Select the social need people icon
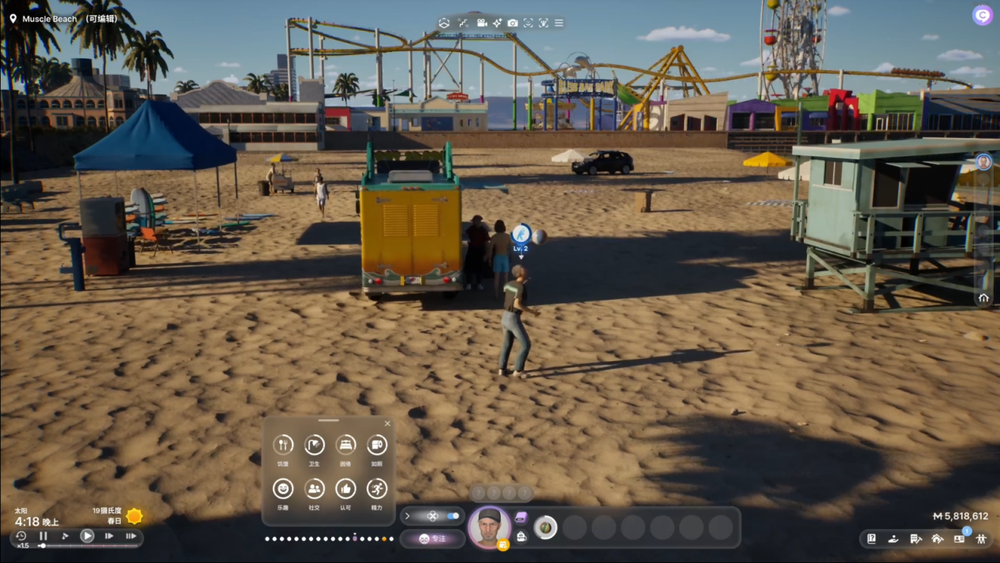This screenshot has height=563, width=1000. pyautogui.click(x=314, y=488)
